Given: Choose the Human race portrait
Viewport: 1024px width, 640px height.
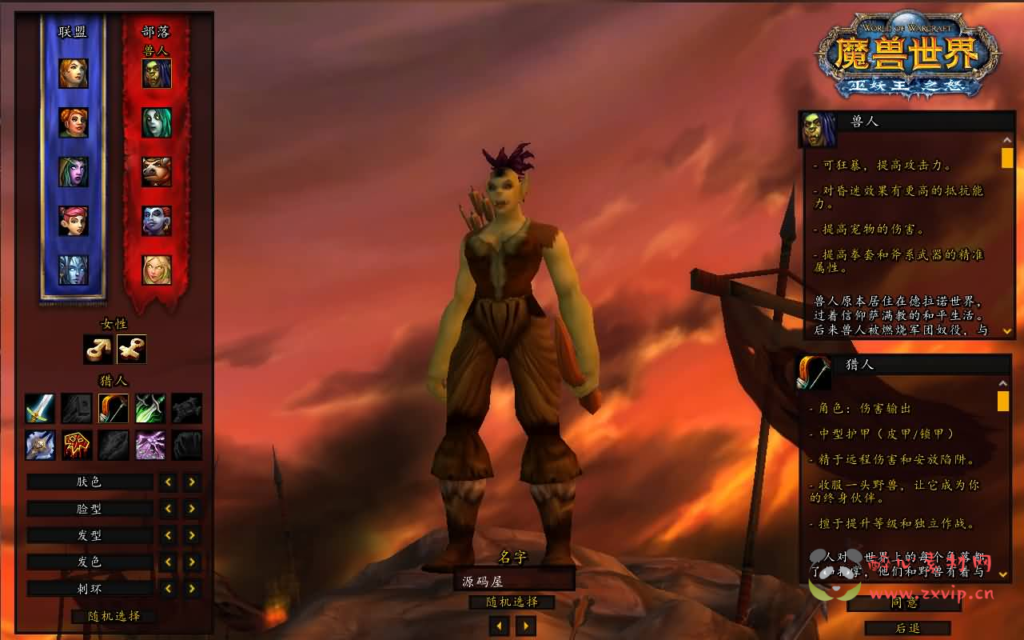Looking at the screenshot, I should [73, 73].
